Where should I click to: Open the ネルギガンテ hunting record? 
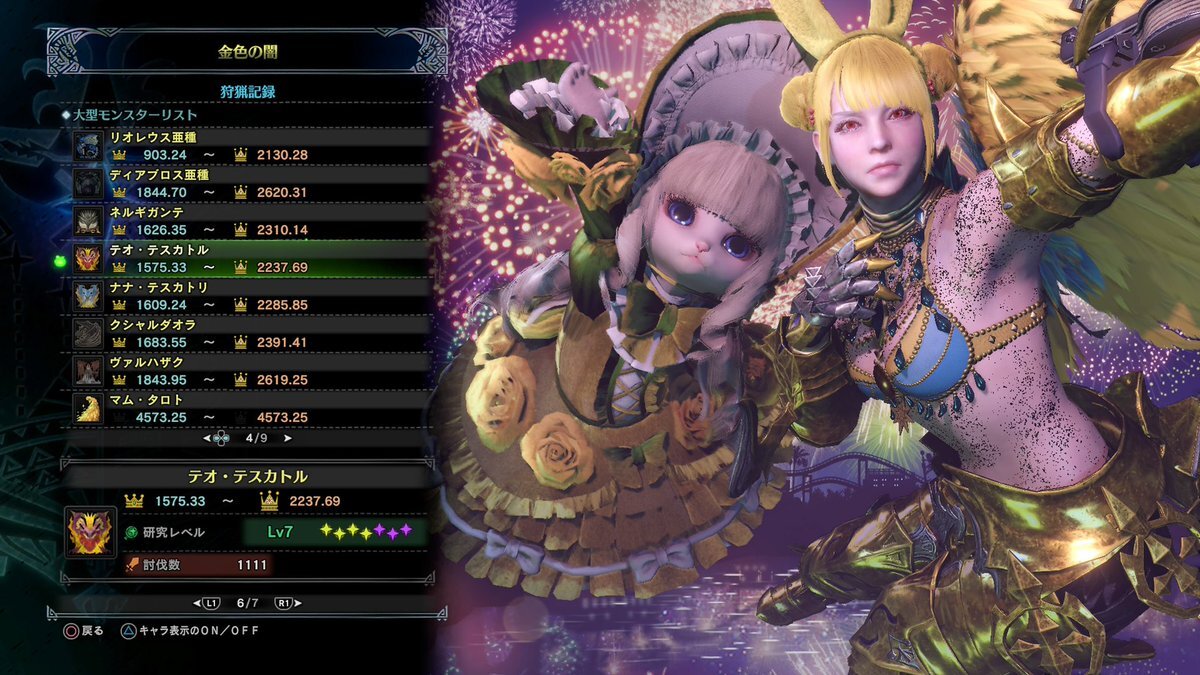point(250,221)
